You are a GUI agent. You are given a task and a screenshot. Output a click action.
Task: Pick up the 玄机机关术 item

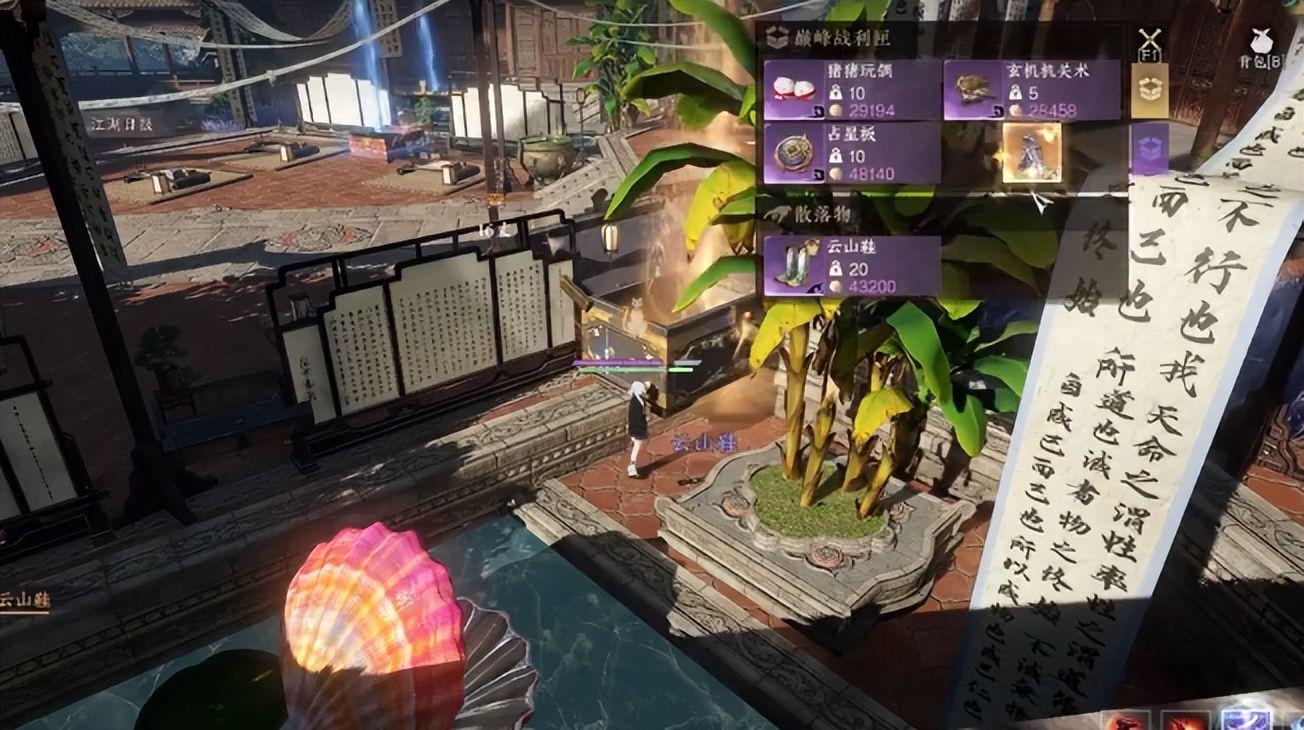1031,89
